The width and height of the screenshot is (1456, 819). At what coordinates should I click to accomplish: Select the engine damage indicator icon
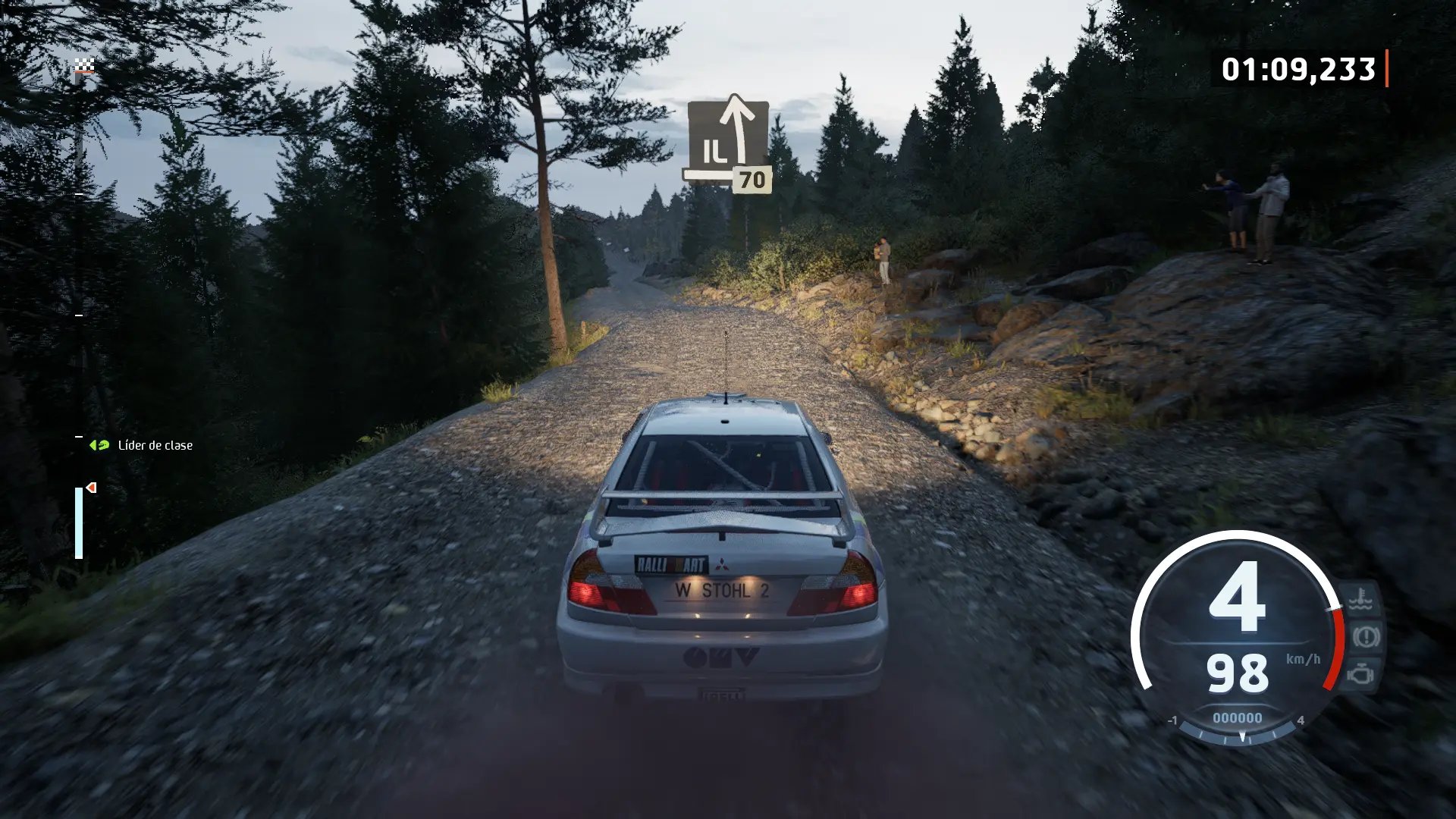coord(1361,673)
